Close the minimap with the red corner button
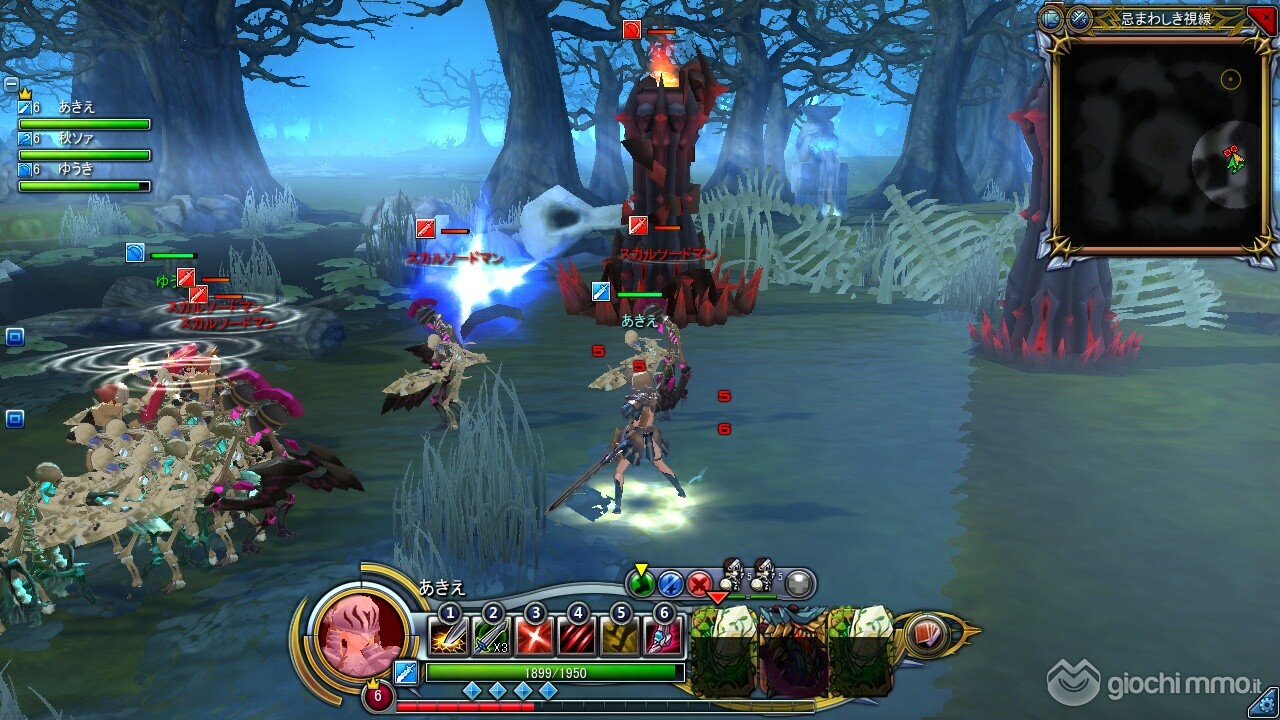Screen dimensions: 1280x720 click(x=1262, y=19)
